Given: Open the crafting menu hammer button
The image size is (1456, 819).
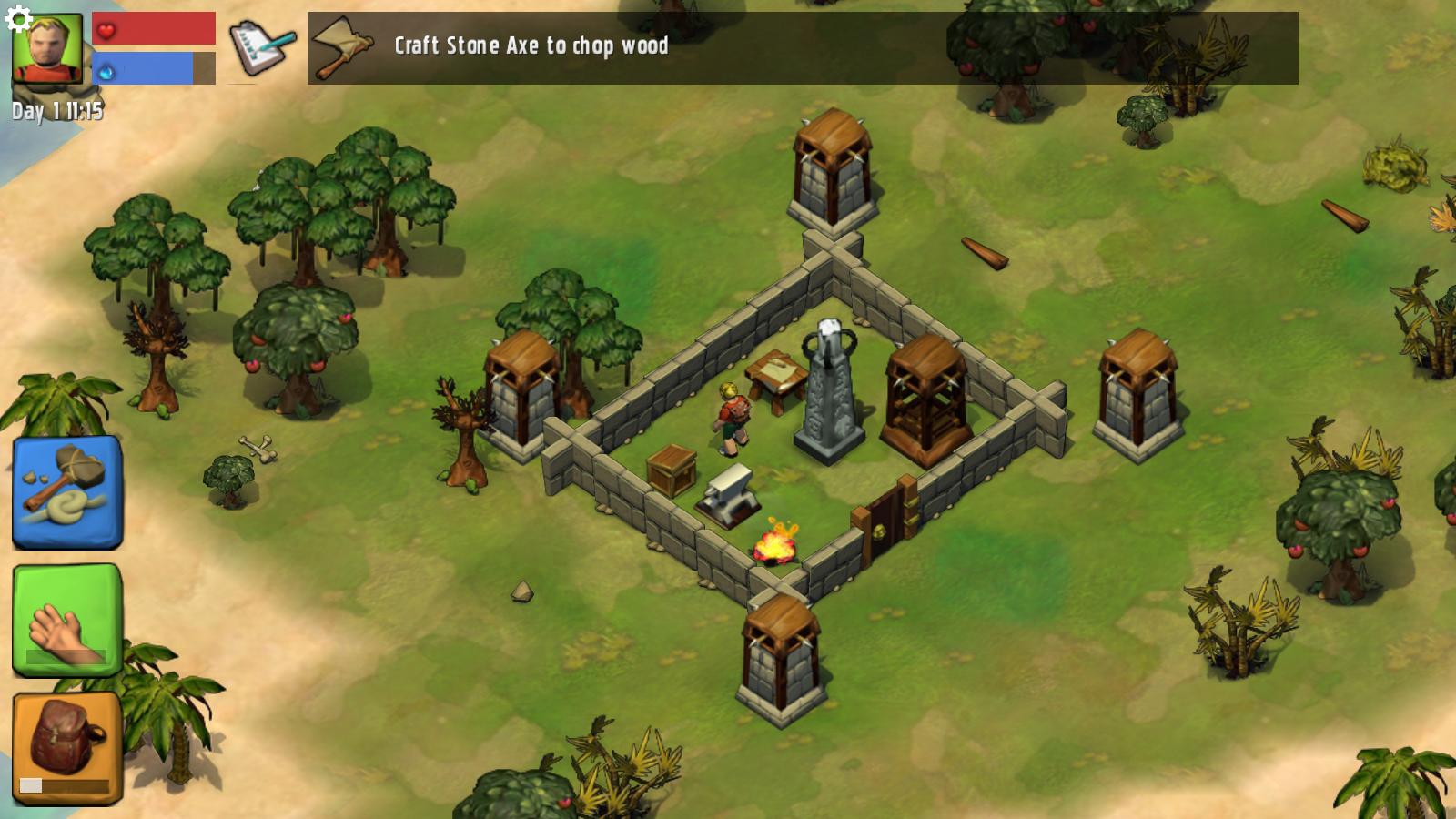Looking at the screenshot, I should [66, 492].
